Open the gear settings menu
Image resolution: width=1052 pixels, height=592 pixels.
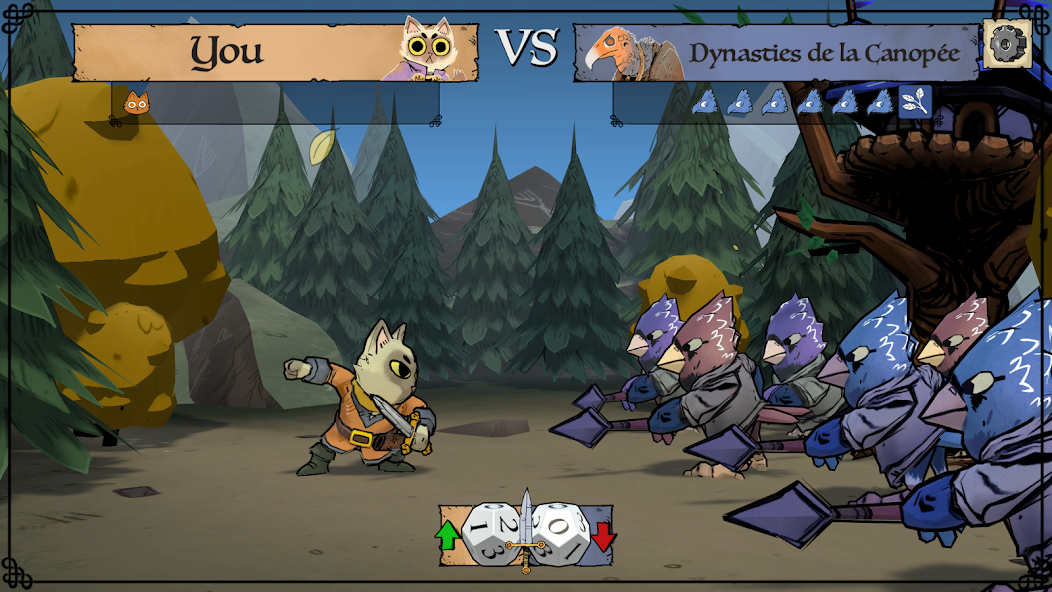click(x=1006, y=44)
